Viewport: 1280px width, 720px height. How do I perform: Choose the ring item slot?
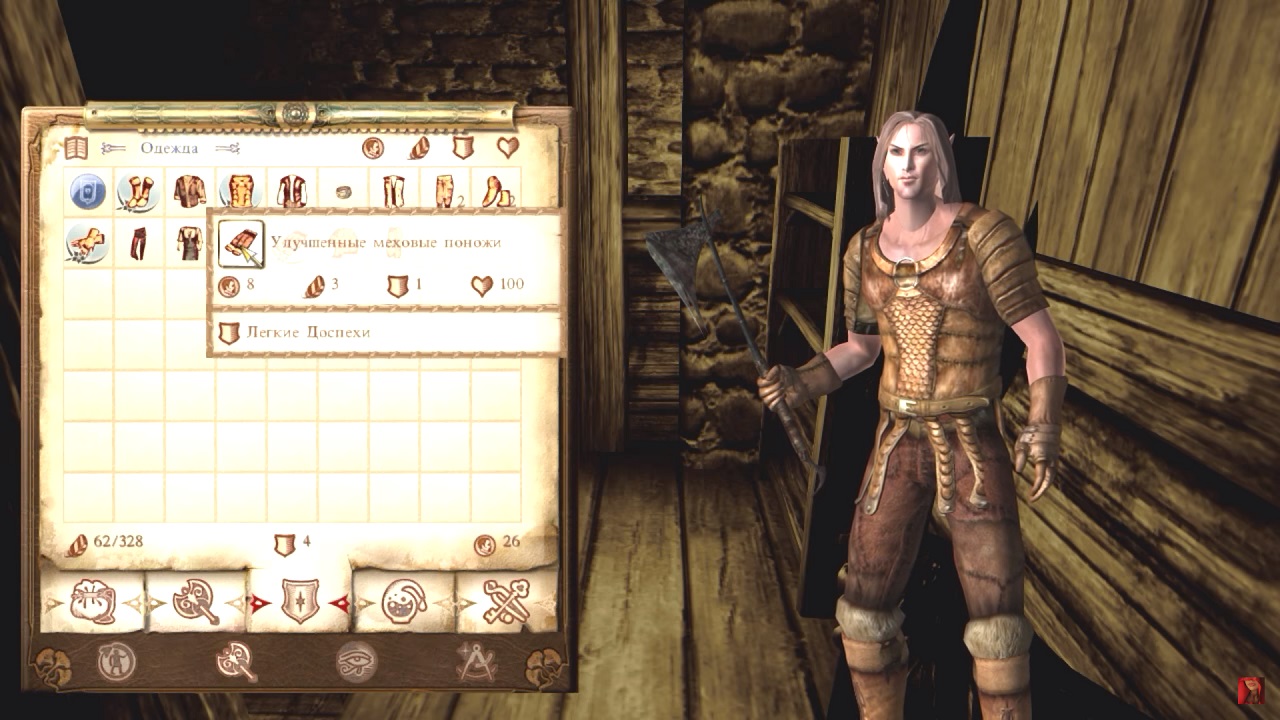(x=343, y=190)
